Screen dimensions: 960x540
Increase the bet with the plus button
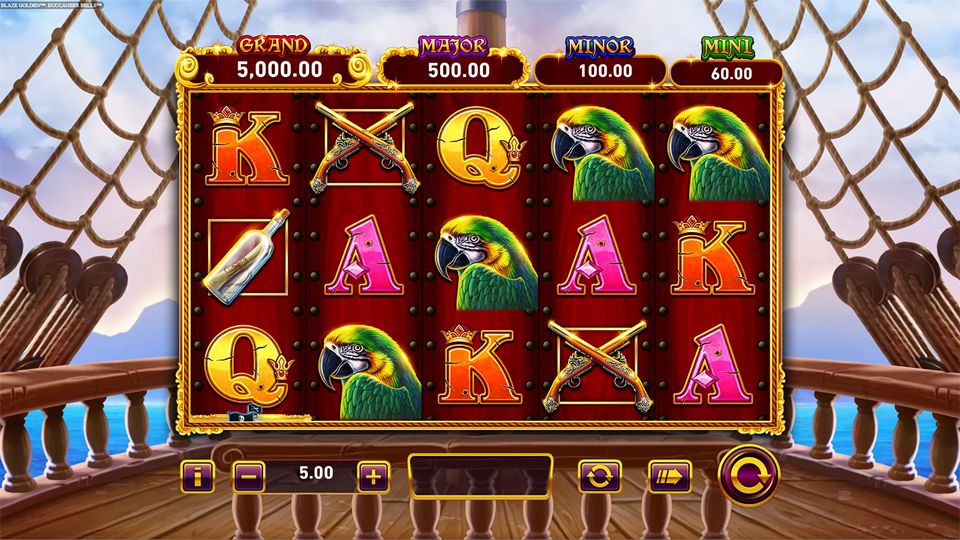click(x=373, y=476)
